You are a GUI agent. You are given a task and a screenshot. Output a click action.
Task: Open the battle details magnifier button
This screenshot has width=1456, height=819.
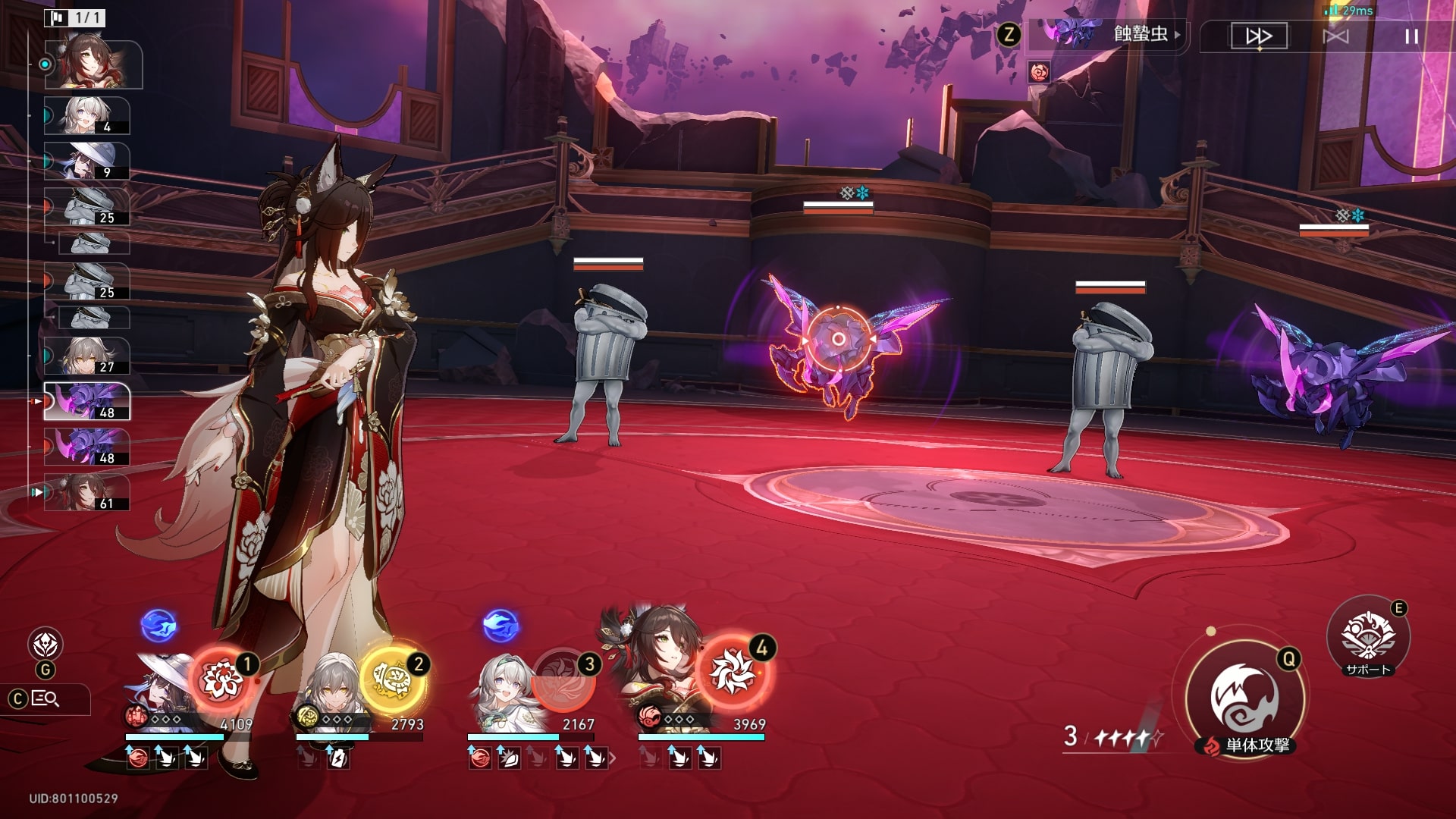tap(44, 698)
